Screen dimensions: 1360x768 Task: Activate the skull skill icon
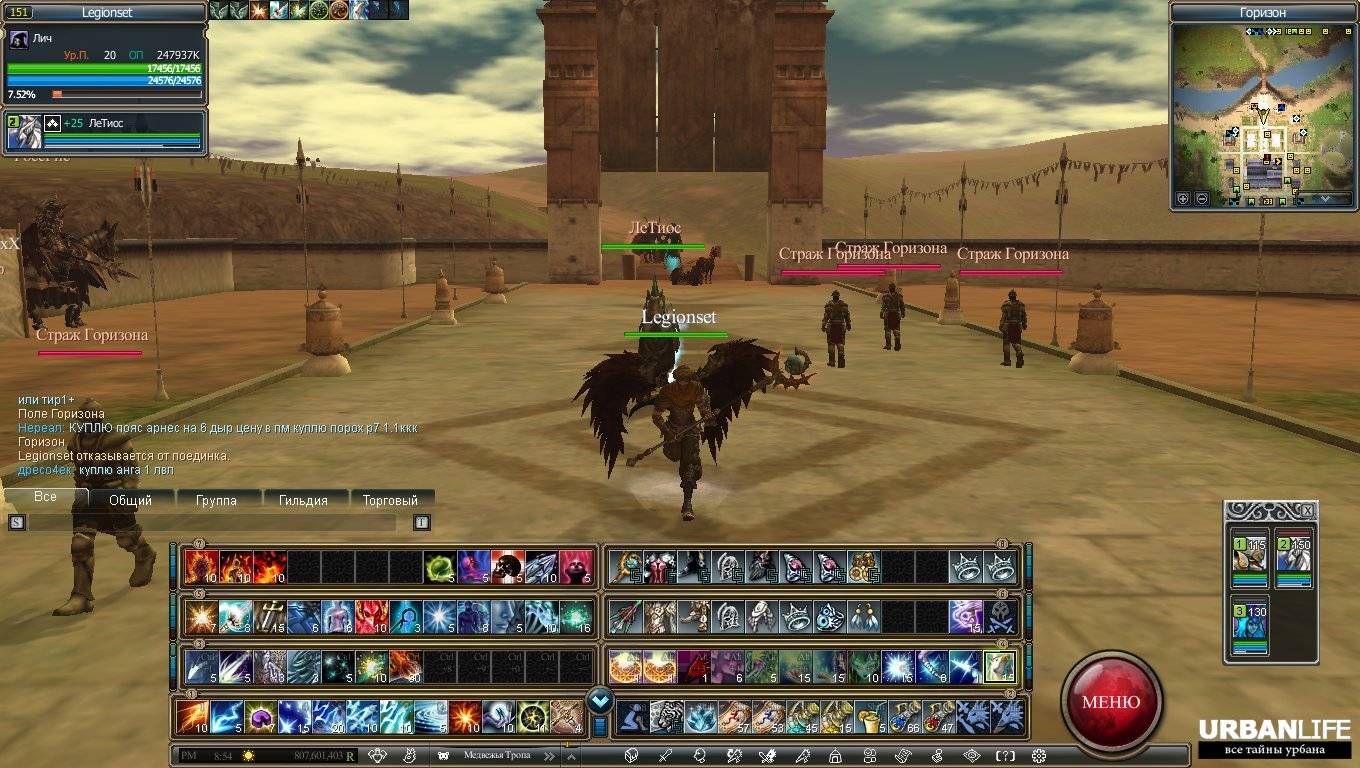point(507,567)
